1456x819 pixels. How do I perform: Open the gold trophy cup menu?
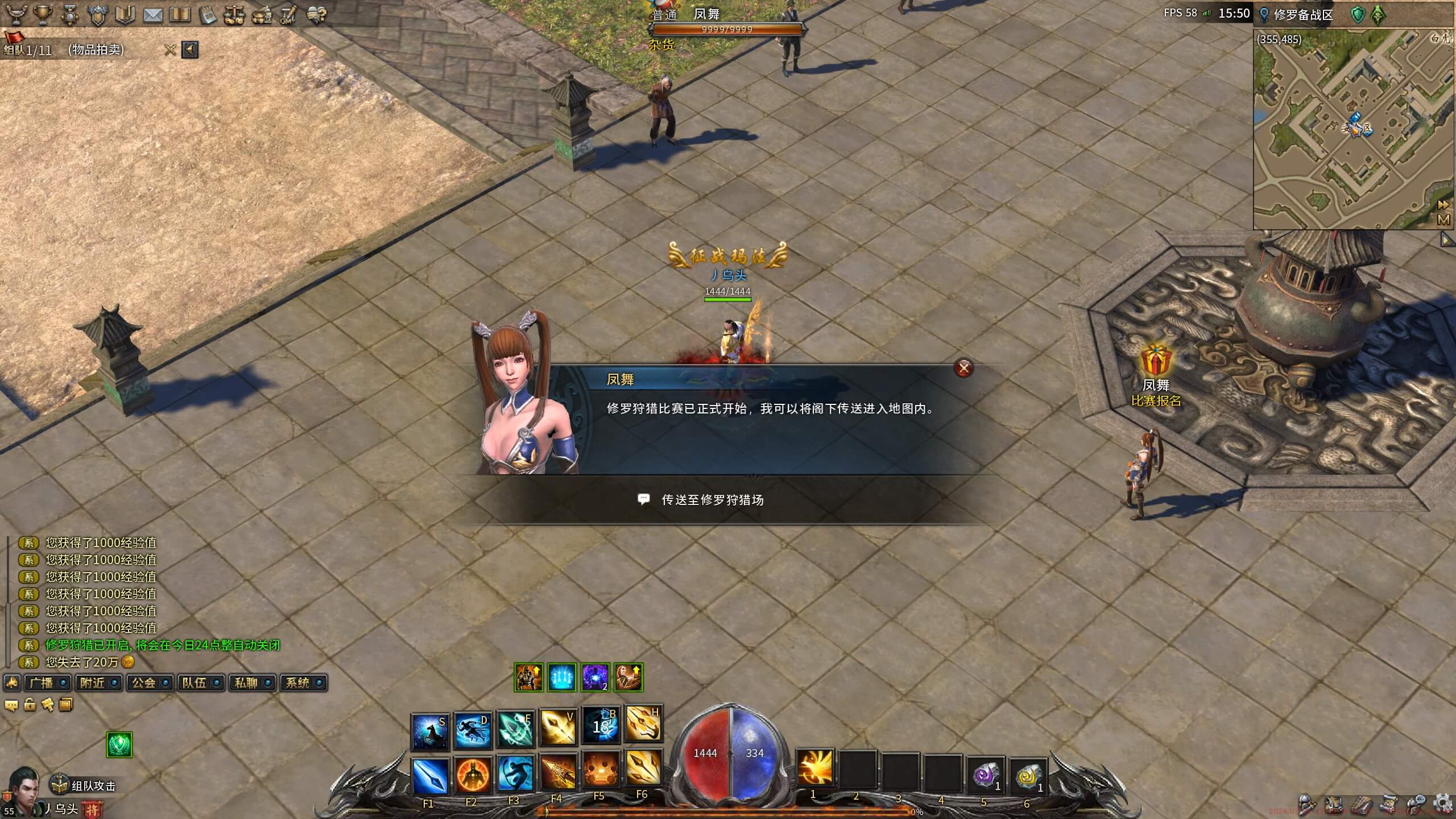coord(43,15)
